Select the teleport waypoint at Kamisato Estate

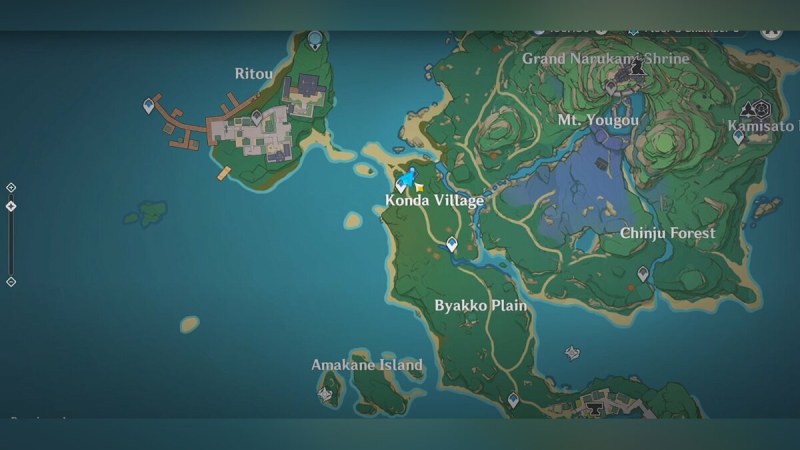pyautogui.click(x=739, y=137)
